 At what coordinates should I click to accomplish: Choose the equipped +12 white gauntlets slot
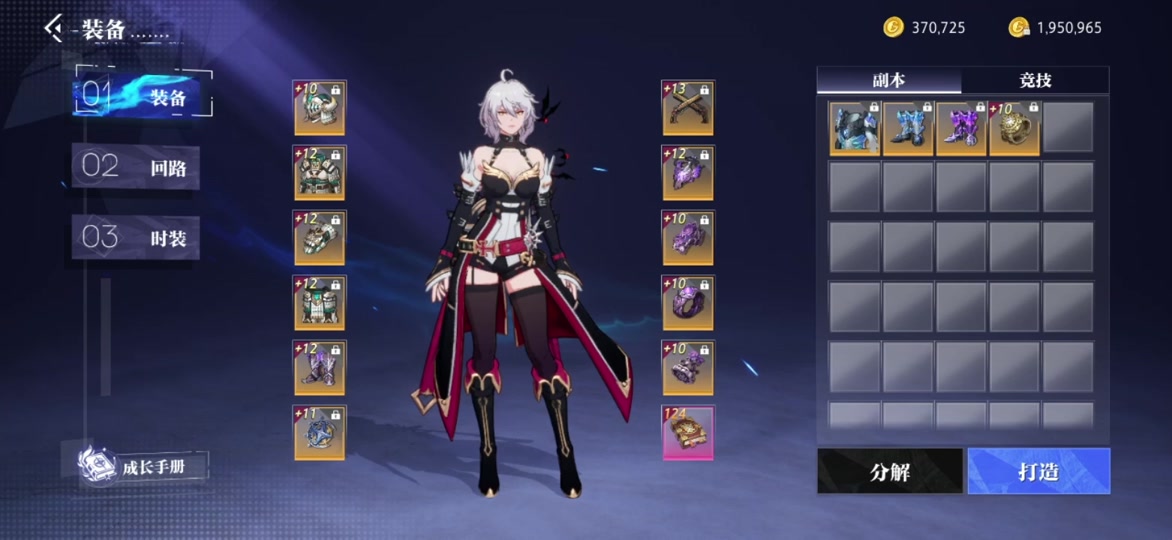click(x=320, y=238)
